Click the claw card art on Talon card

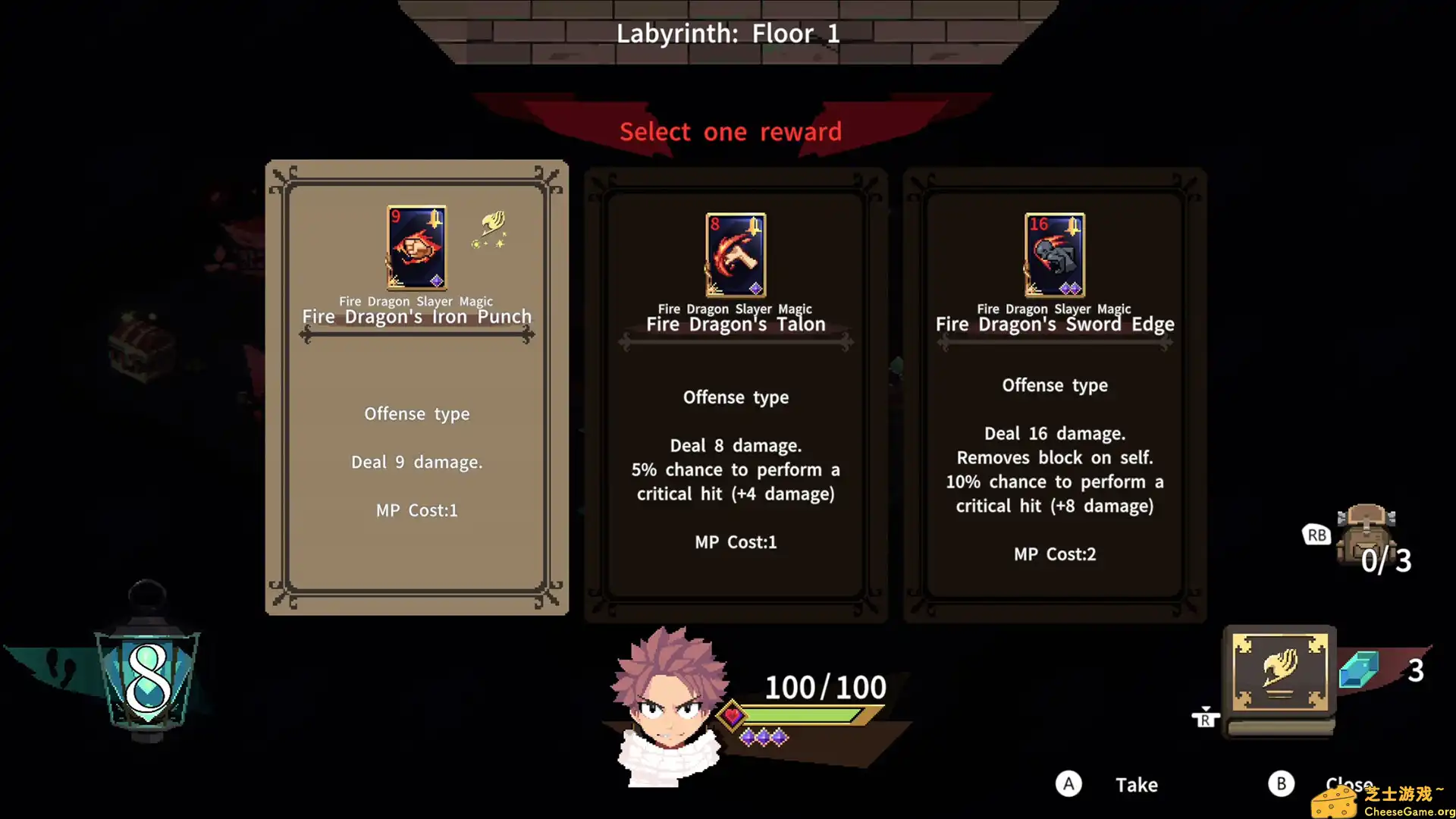735,256
